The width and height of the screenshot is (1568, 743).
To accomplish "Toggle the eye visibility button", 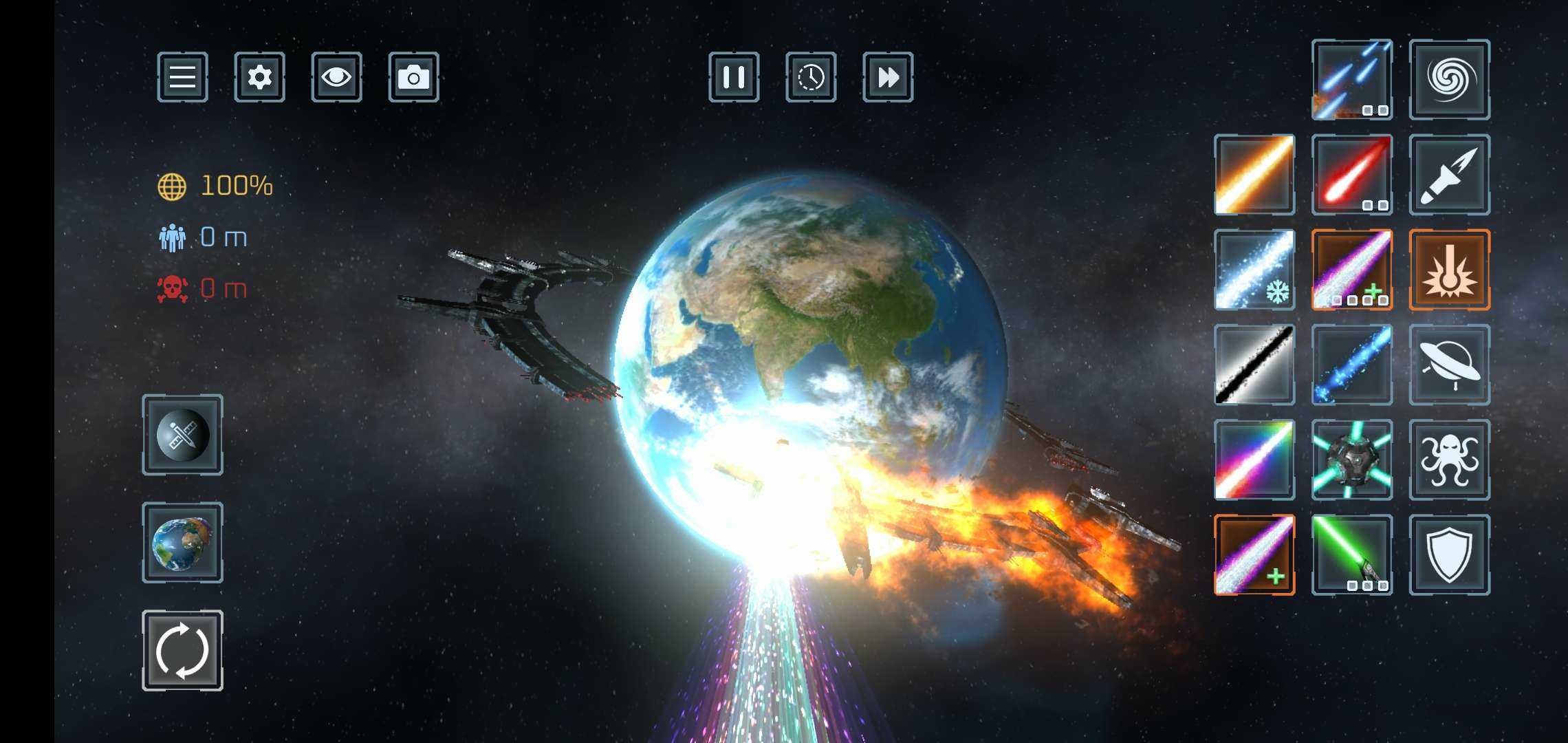I will [336, 77].
